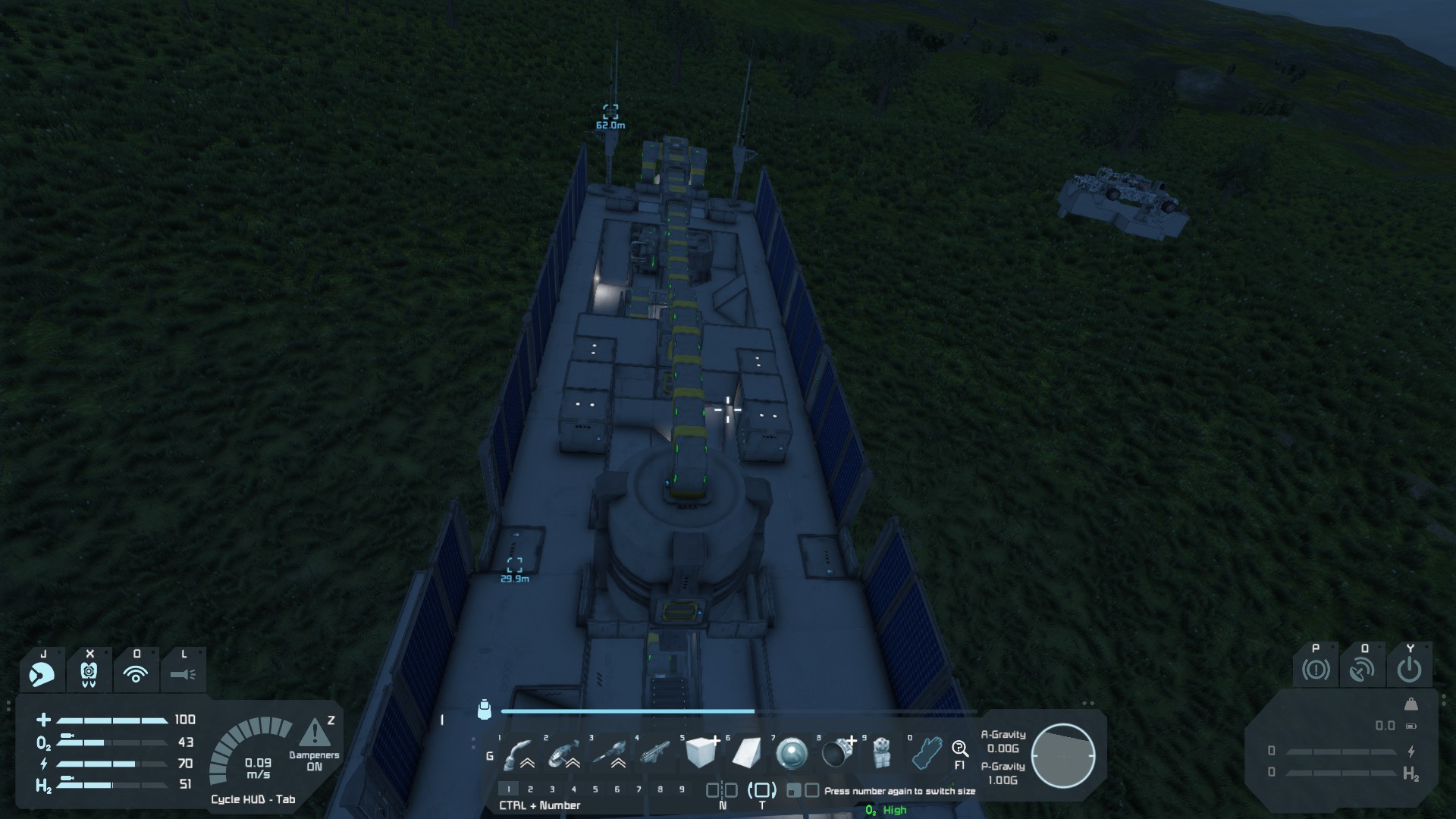Equip the hand drill from the hotbar
The image size is (1456, 819).
(x=610, y=753)
